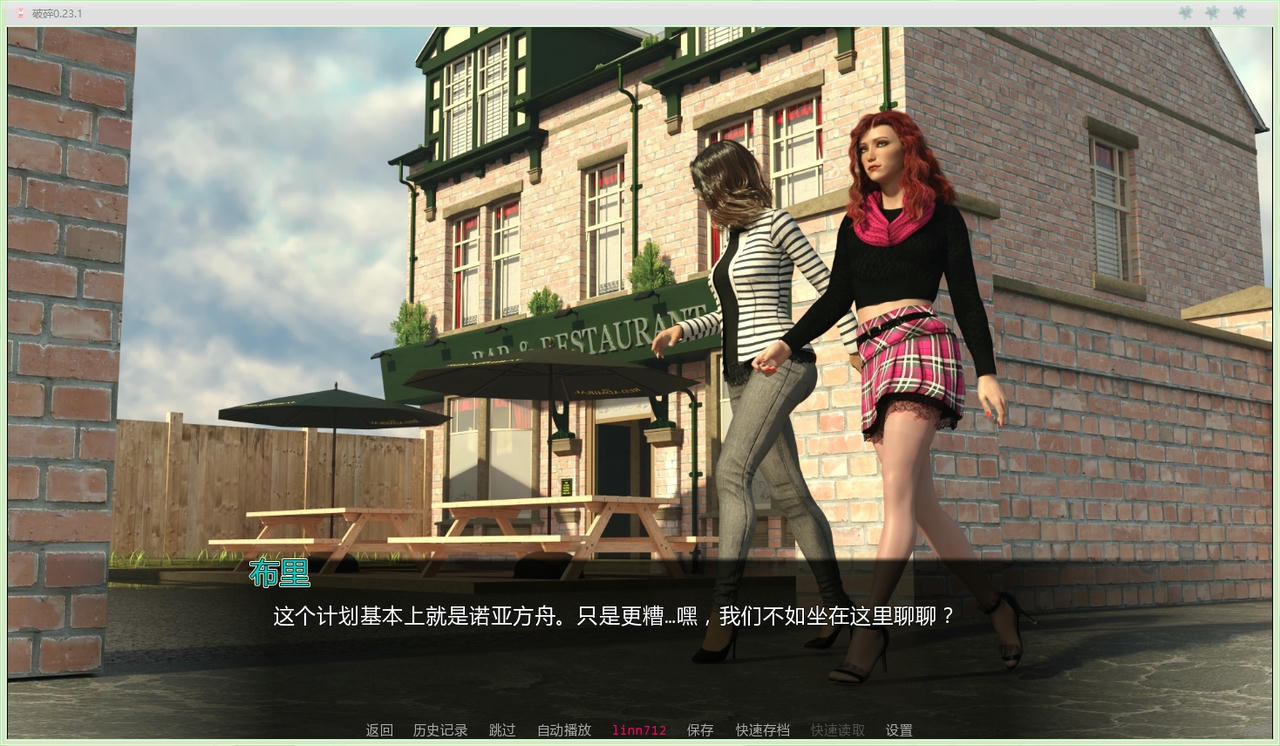Screen dimensions: 1280x746
Task: Click the character name 布里 above the dialogue
Action: [279, 574]
